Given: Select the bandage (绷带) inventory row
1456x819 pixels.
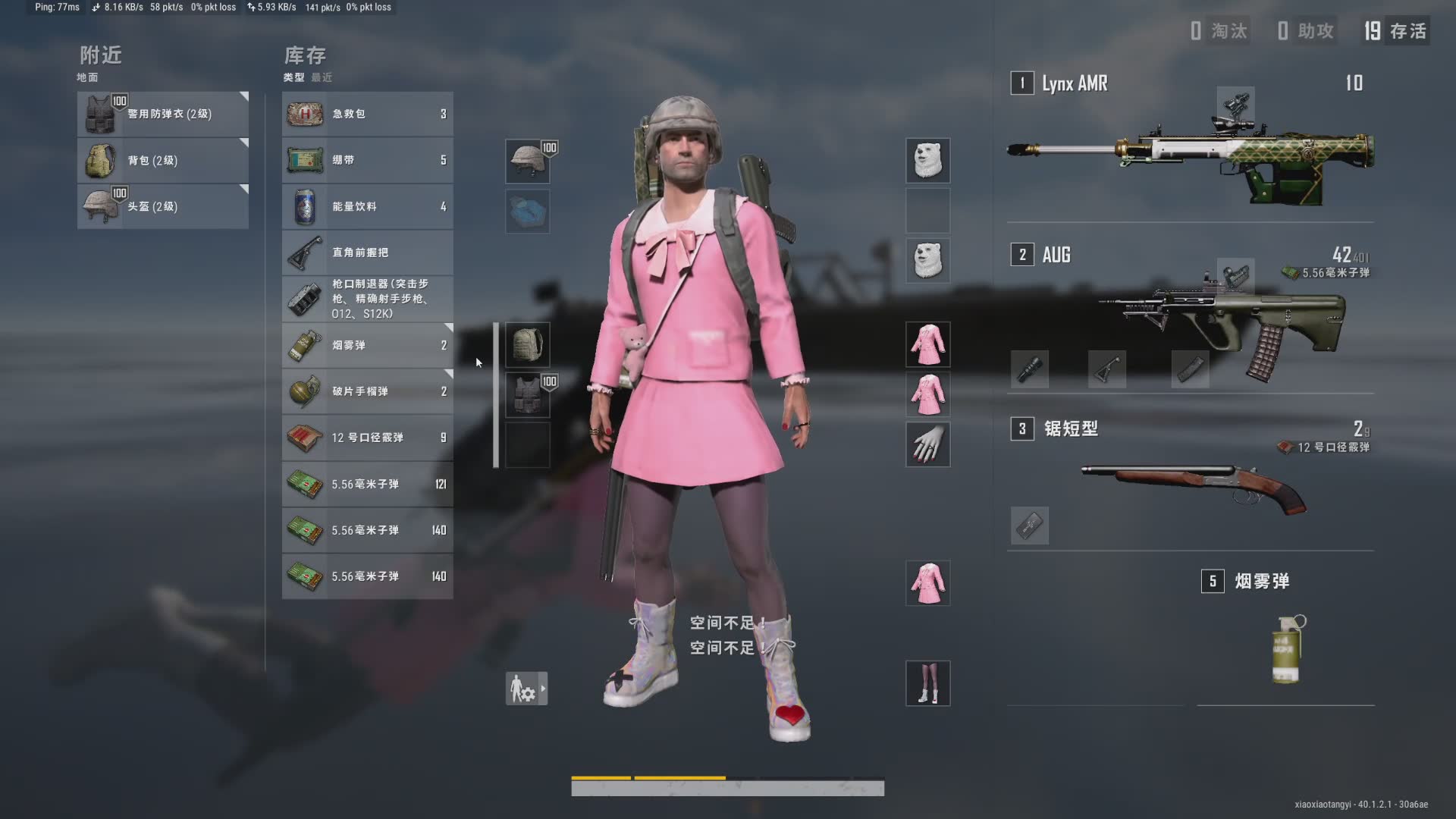Looking at the screenshot, I should [367, 161].
